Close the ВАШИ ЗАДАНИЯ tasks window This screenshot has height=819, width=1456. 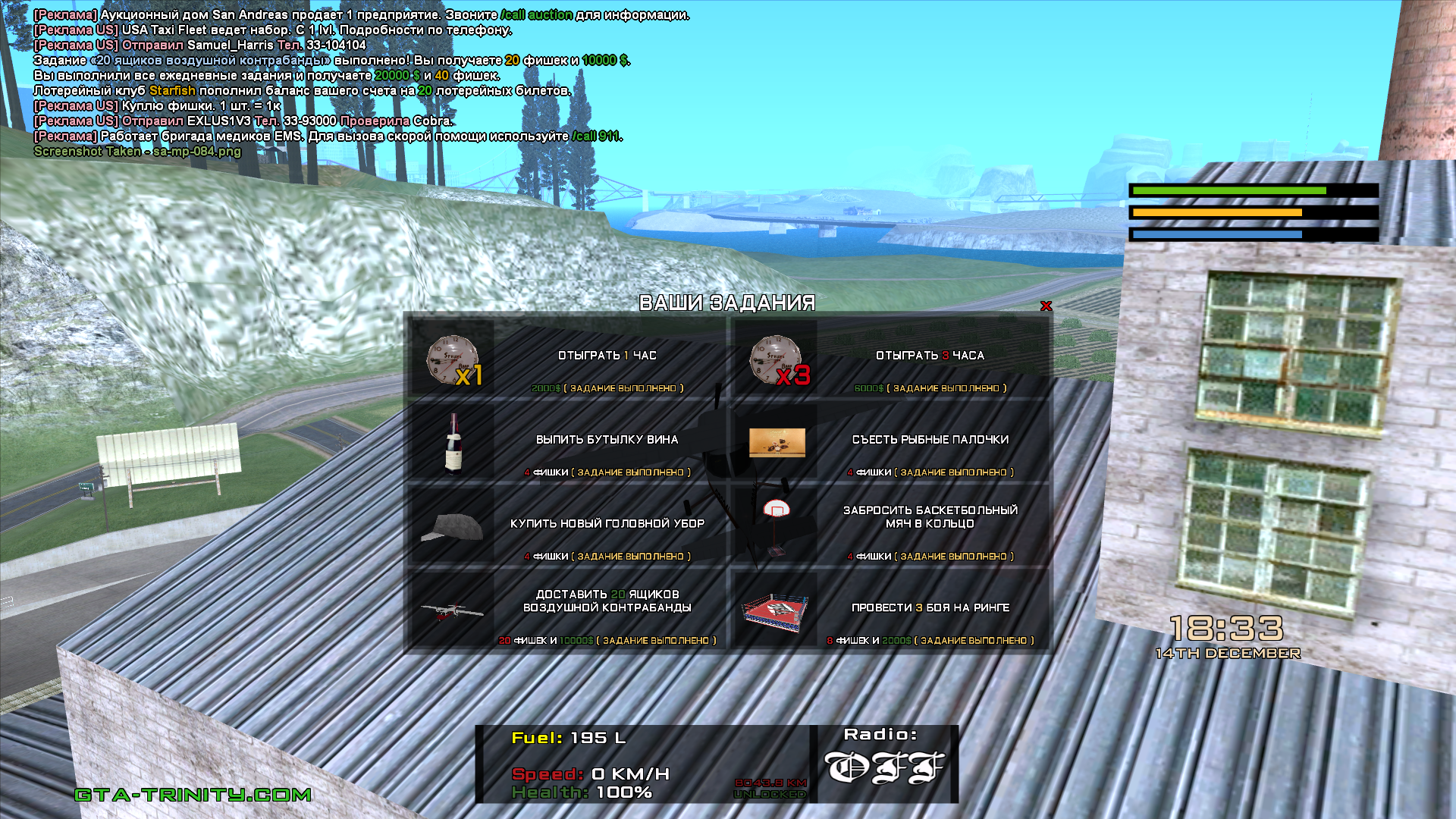pyautogui.click(x=1046, y=306)
